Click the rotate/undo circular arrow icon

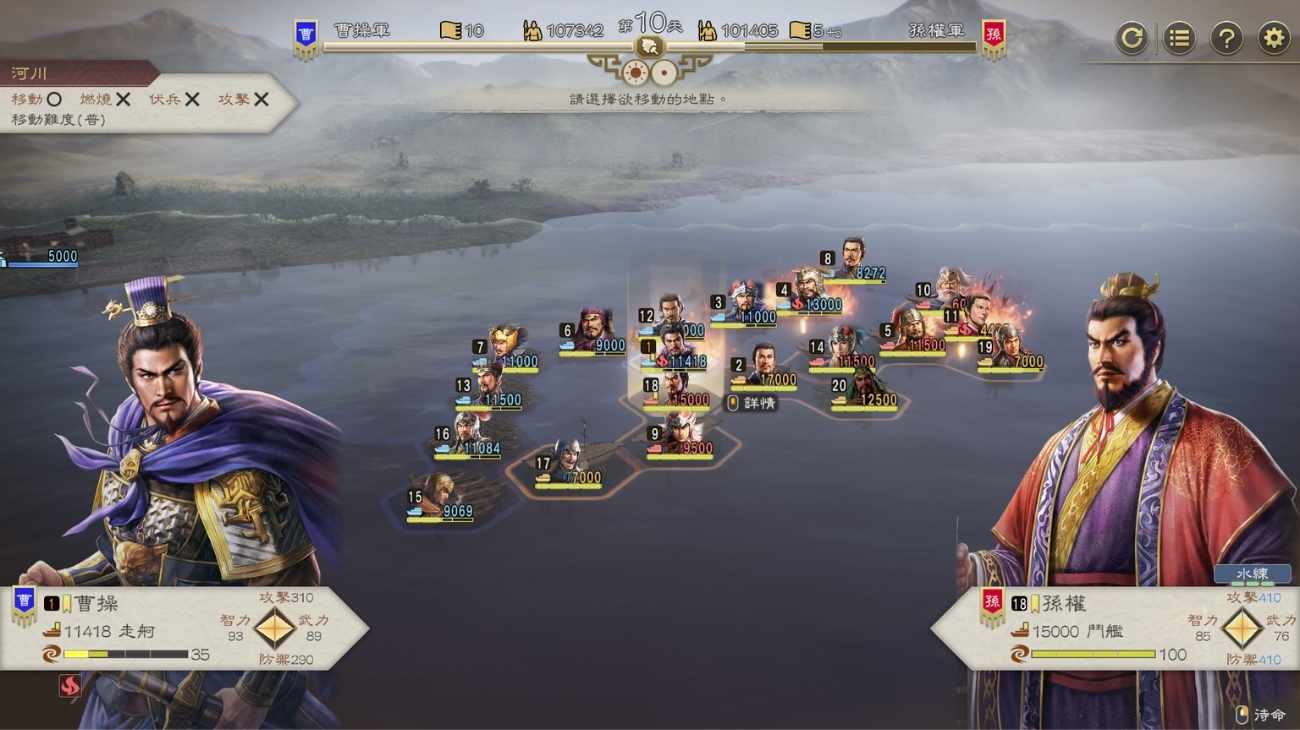click(x=1133, y=37)
